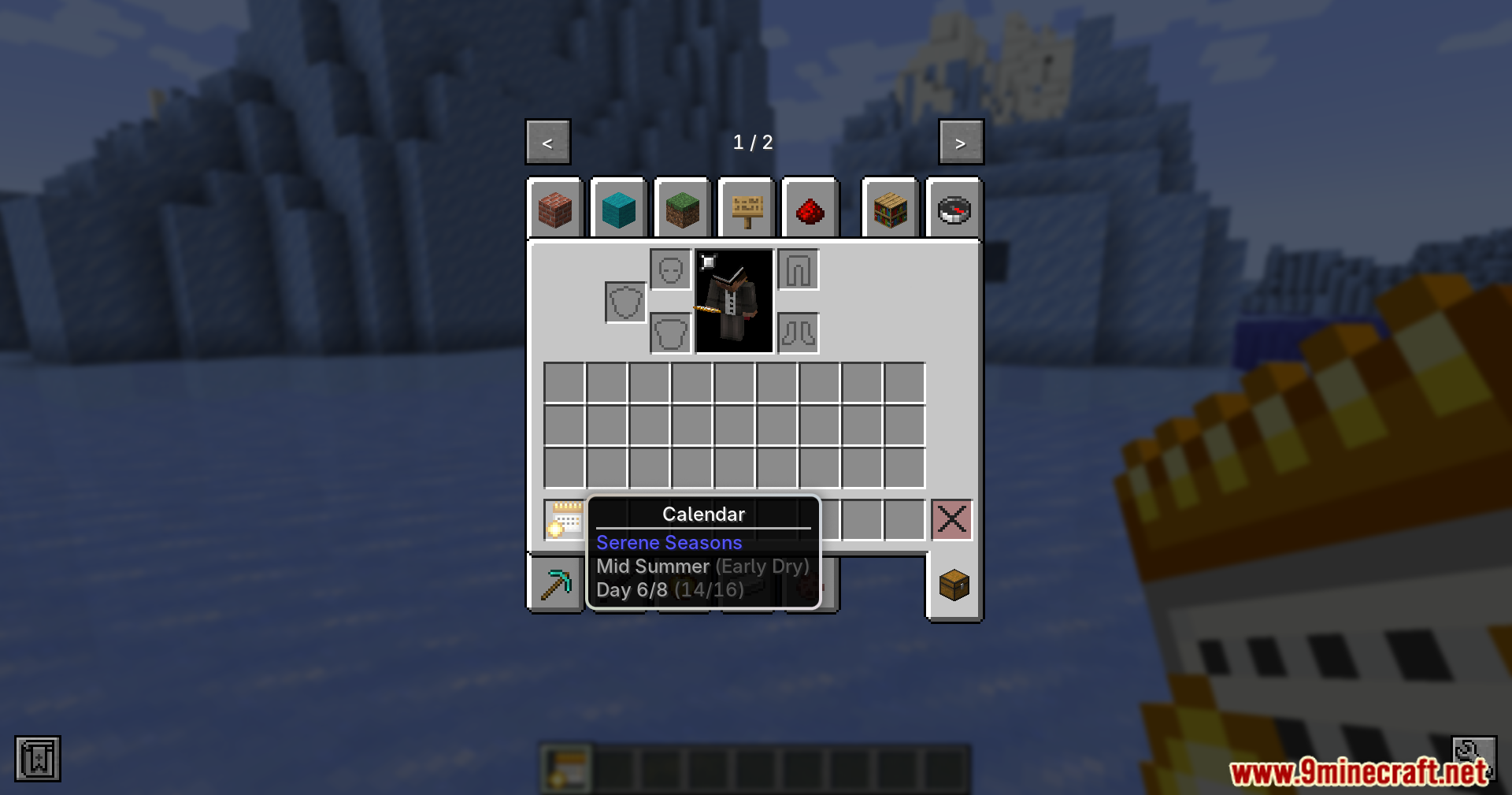Click the quest book icon in the corner
Image resolution: width=1512 pixels, height=795 pixels.
click(38, 758)
